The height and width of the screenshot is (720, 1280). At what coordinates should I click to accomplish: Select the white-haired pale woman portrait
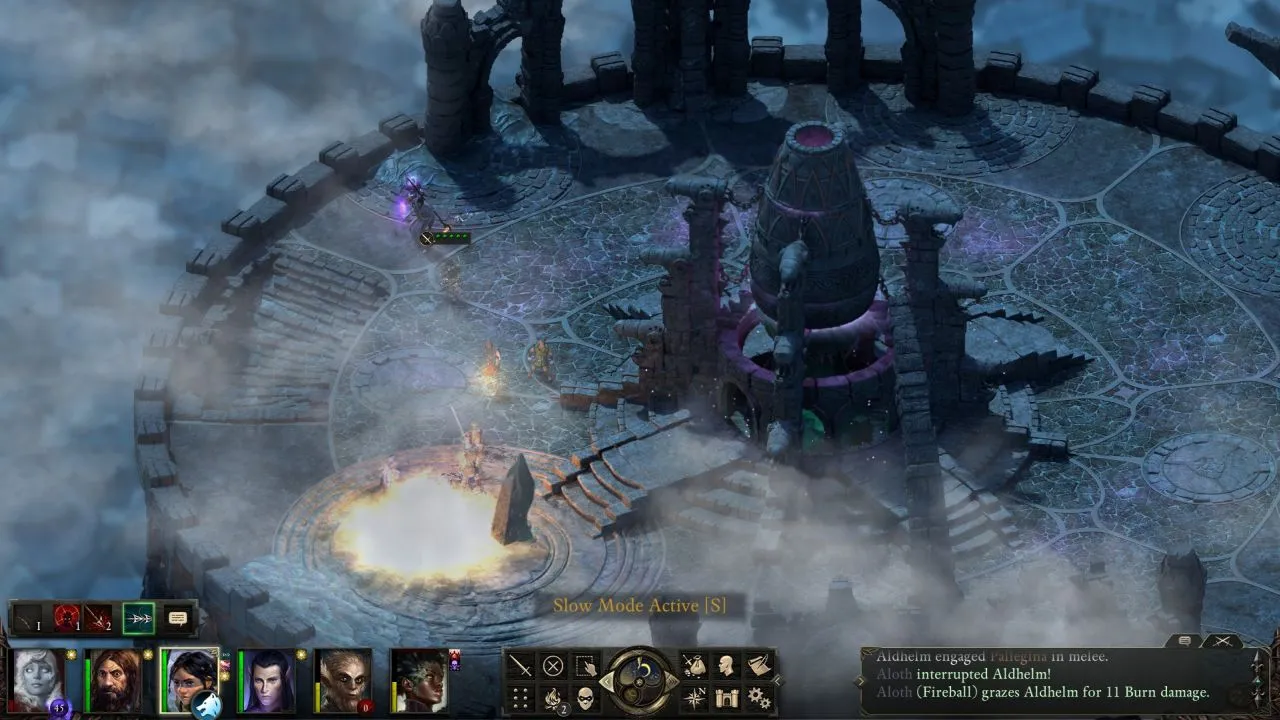coord(39,679)
